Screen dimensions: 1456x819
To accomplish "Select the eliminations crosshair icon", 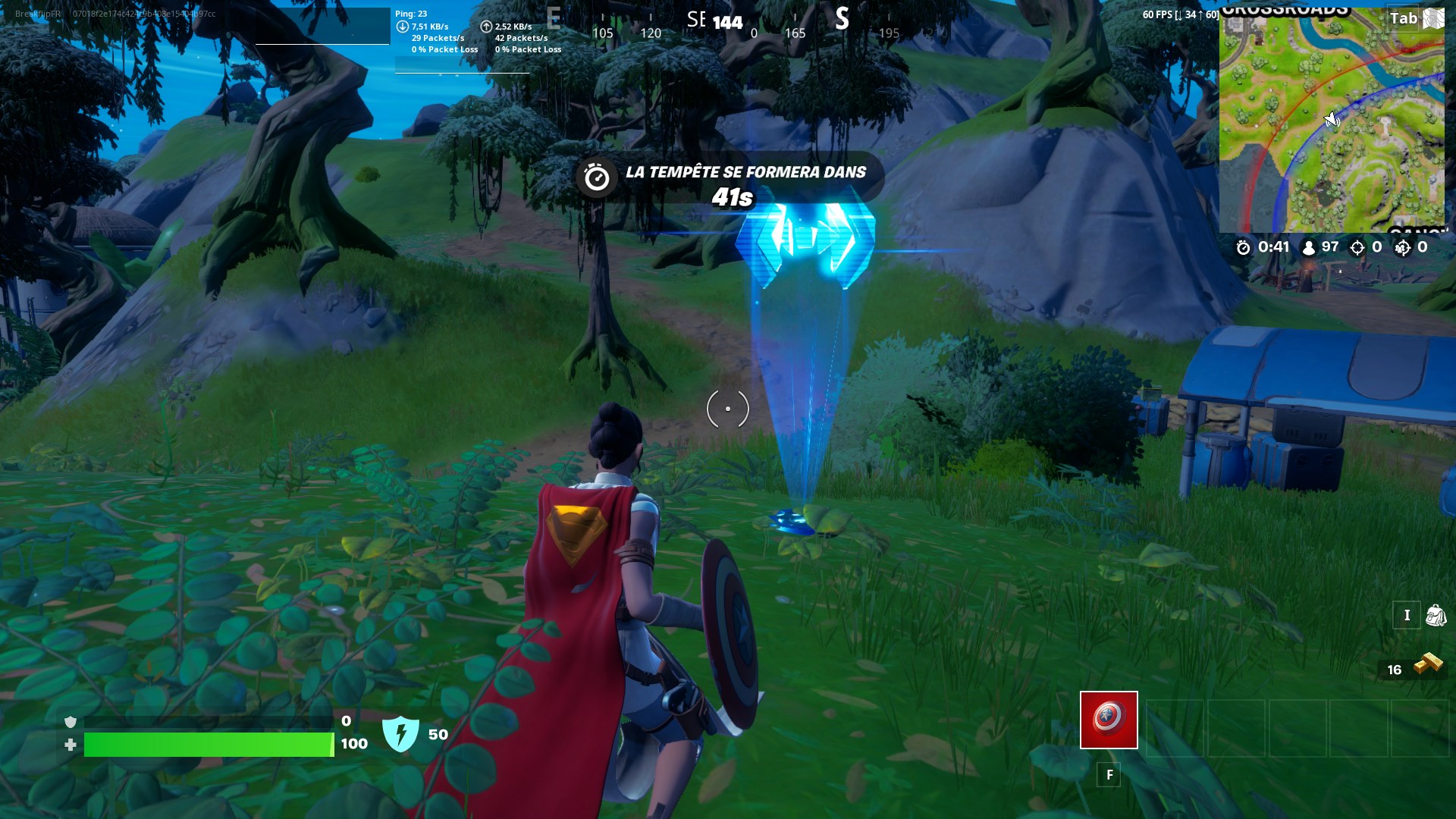I will [1357, 246].
